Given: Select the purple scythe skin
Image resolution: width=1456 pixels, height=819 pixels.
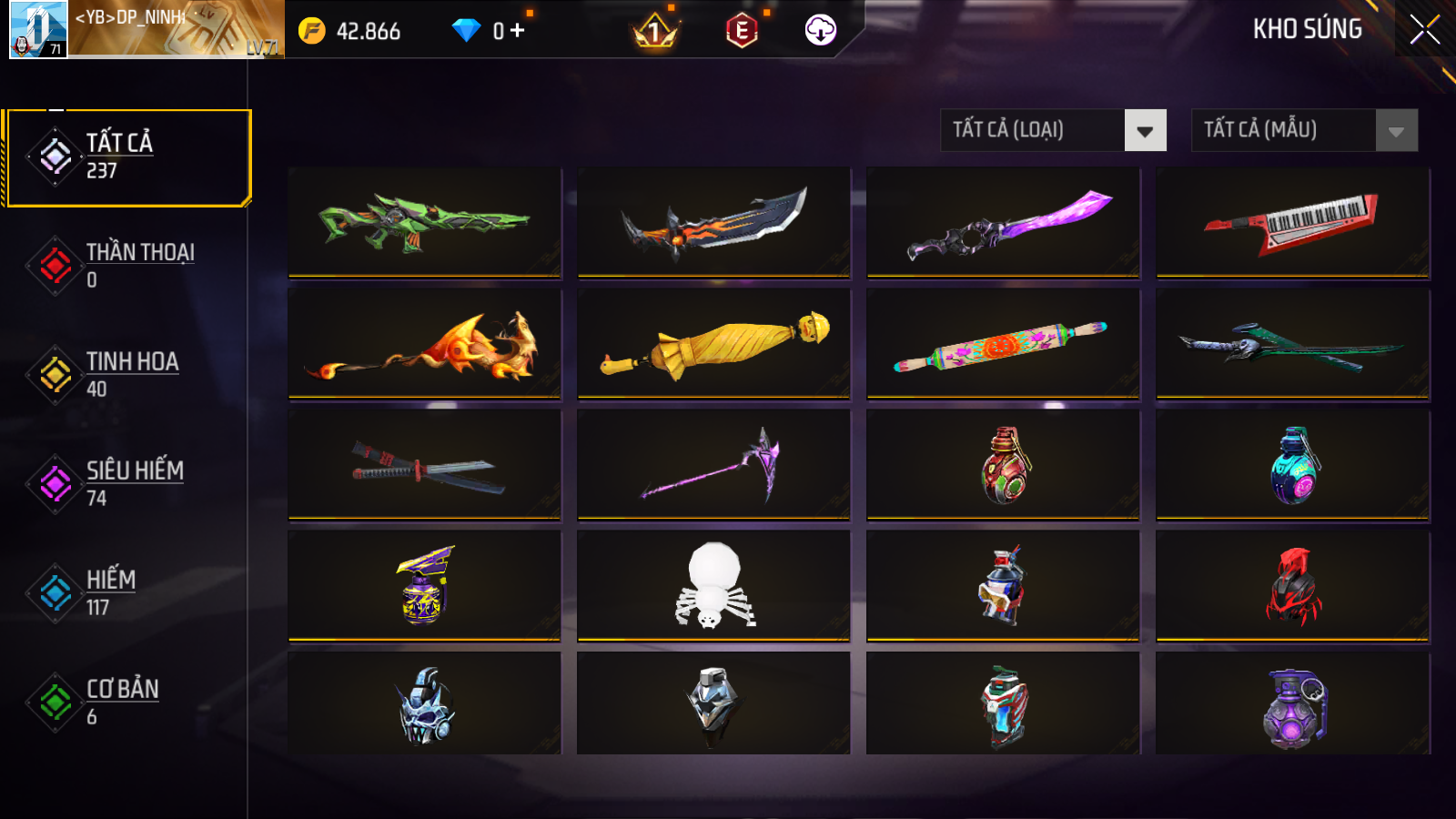Looking at the screenshot, I should [x=713, y=465].
